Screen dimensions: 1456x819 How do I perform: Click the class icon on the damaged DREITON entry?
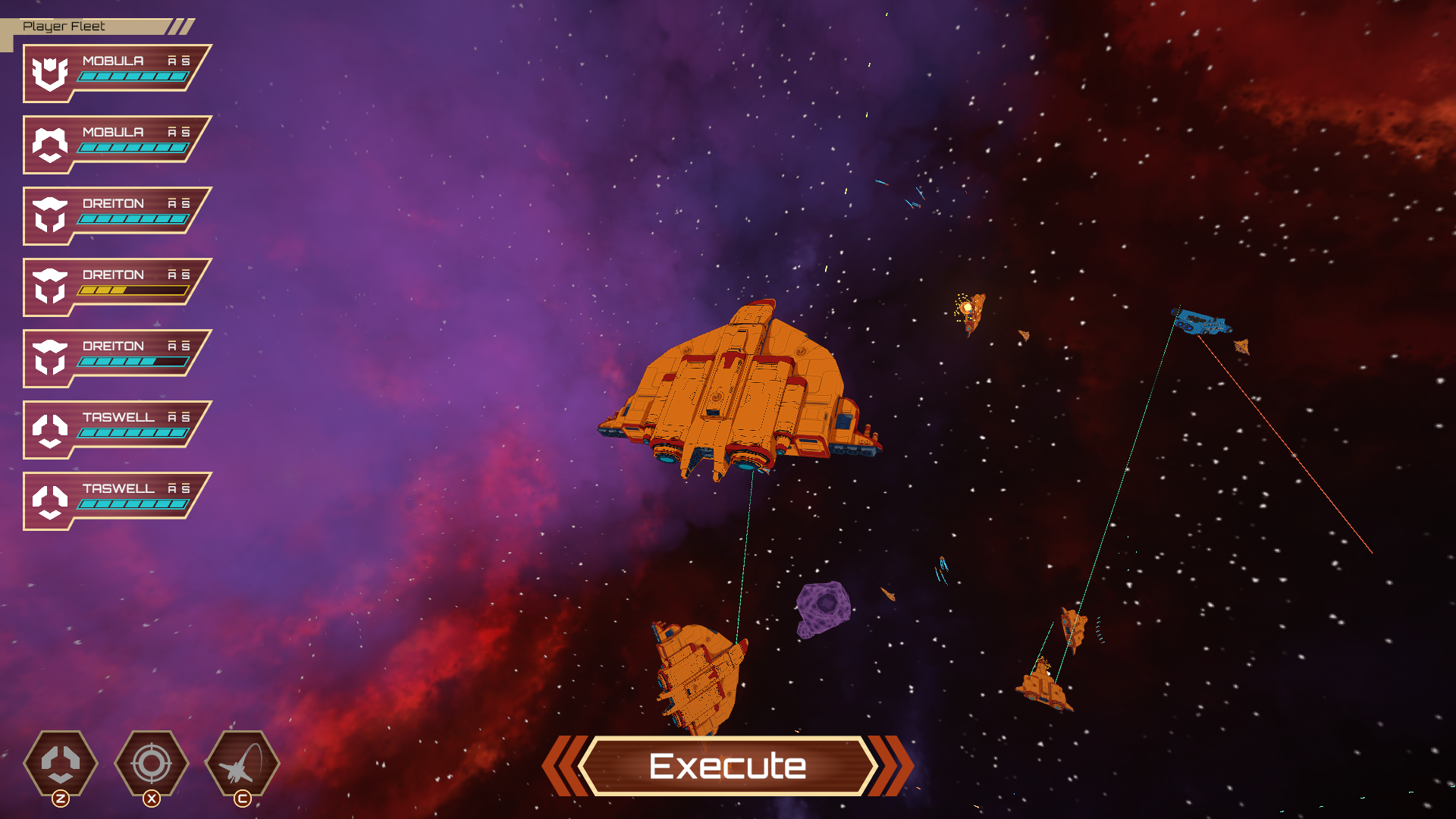pyautogui.click(x=50, y=287)
